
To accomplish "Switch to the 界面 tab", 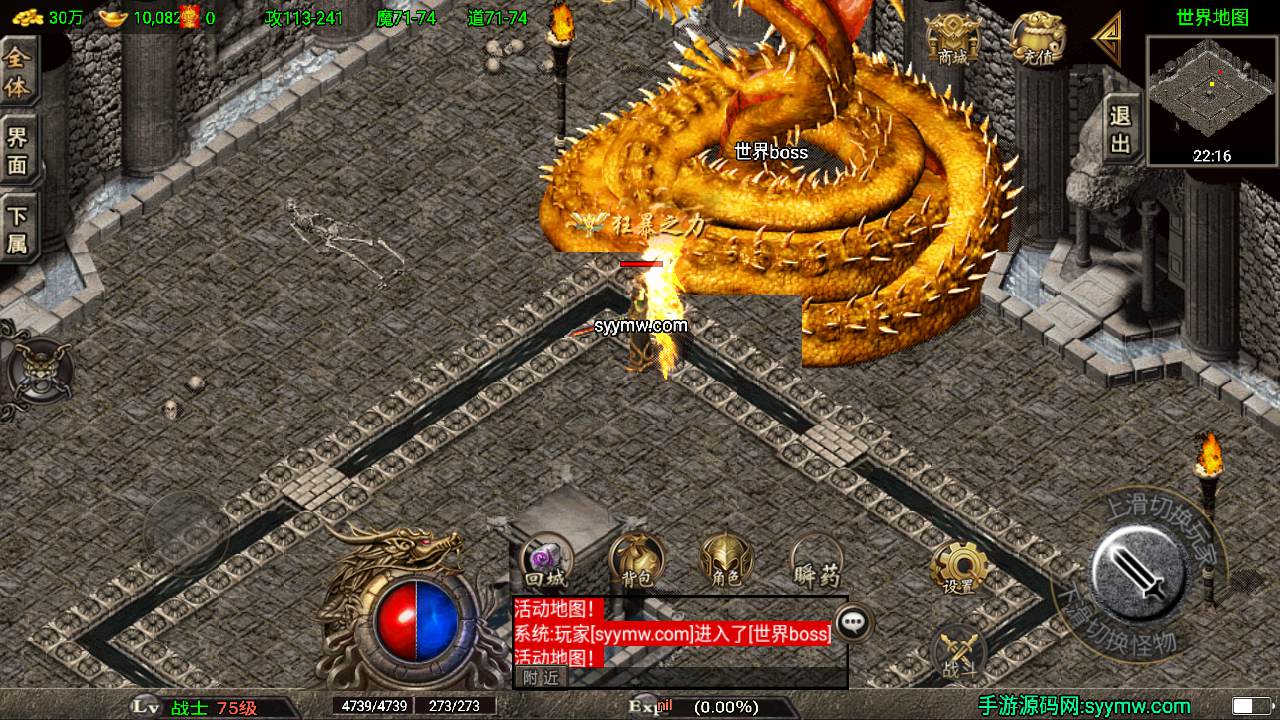I will click(18, 151).
